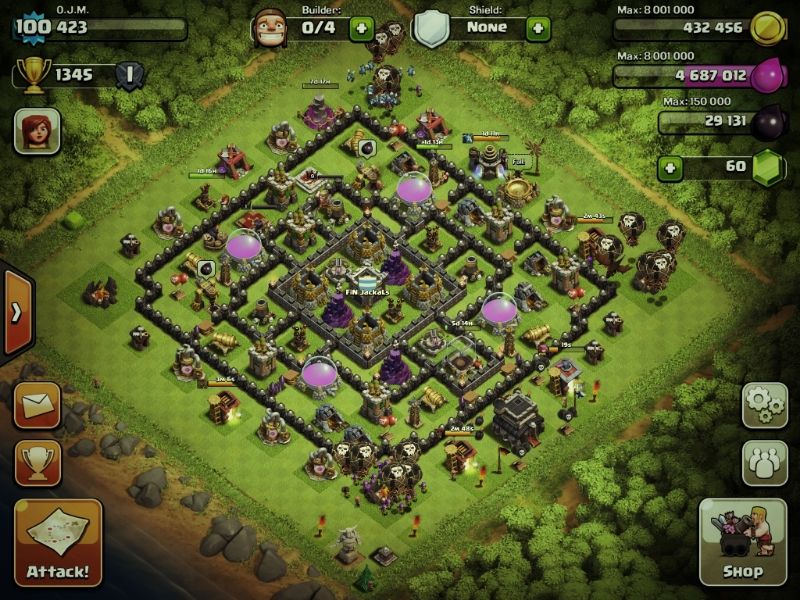Add a builder with the plus button
This screenshot has width=800, height=600.
tap(362, 28)
